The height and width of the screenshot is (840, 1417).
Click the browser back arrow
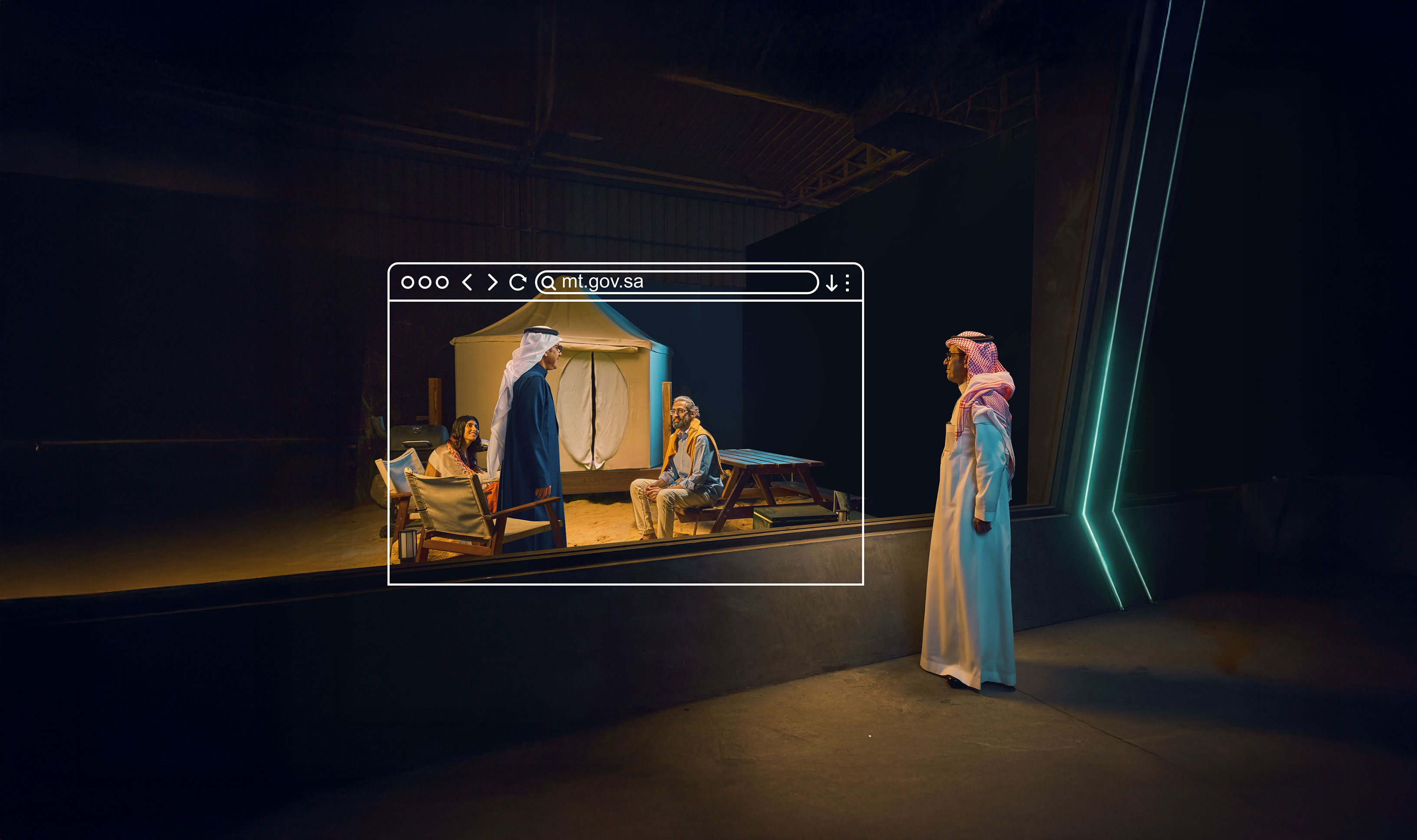tap(467, 282)
